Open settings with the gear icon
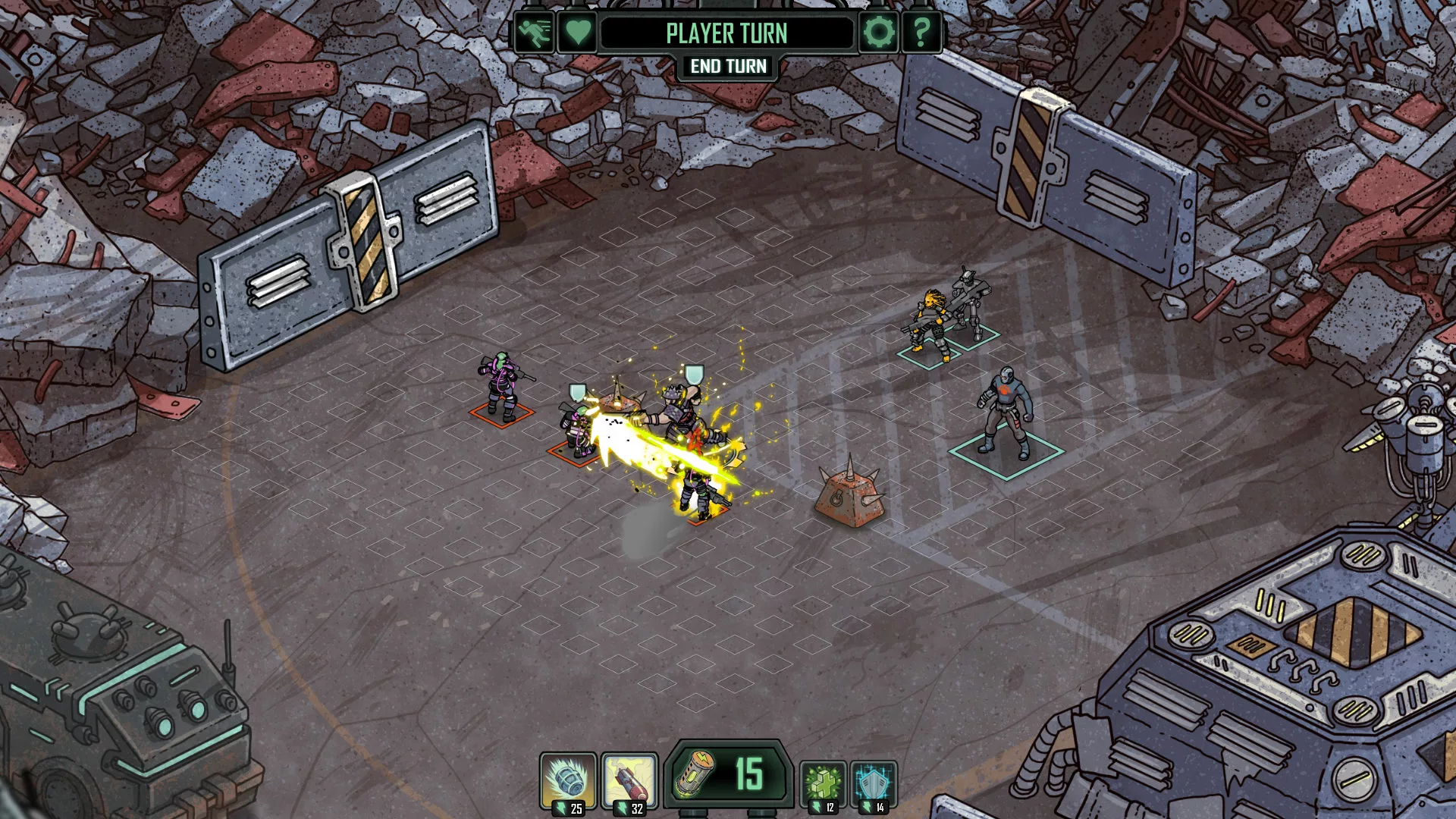The width and height of the screenshot is (1456, 819). tap(879, 33)
